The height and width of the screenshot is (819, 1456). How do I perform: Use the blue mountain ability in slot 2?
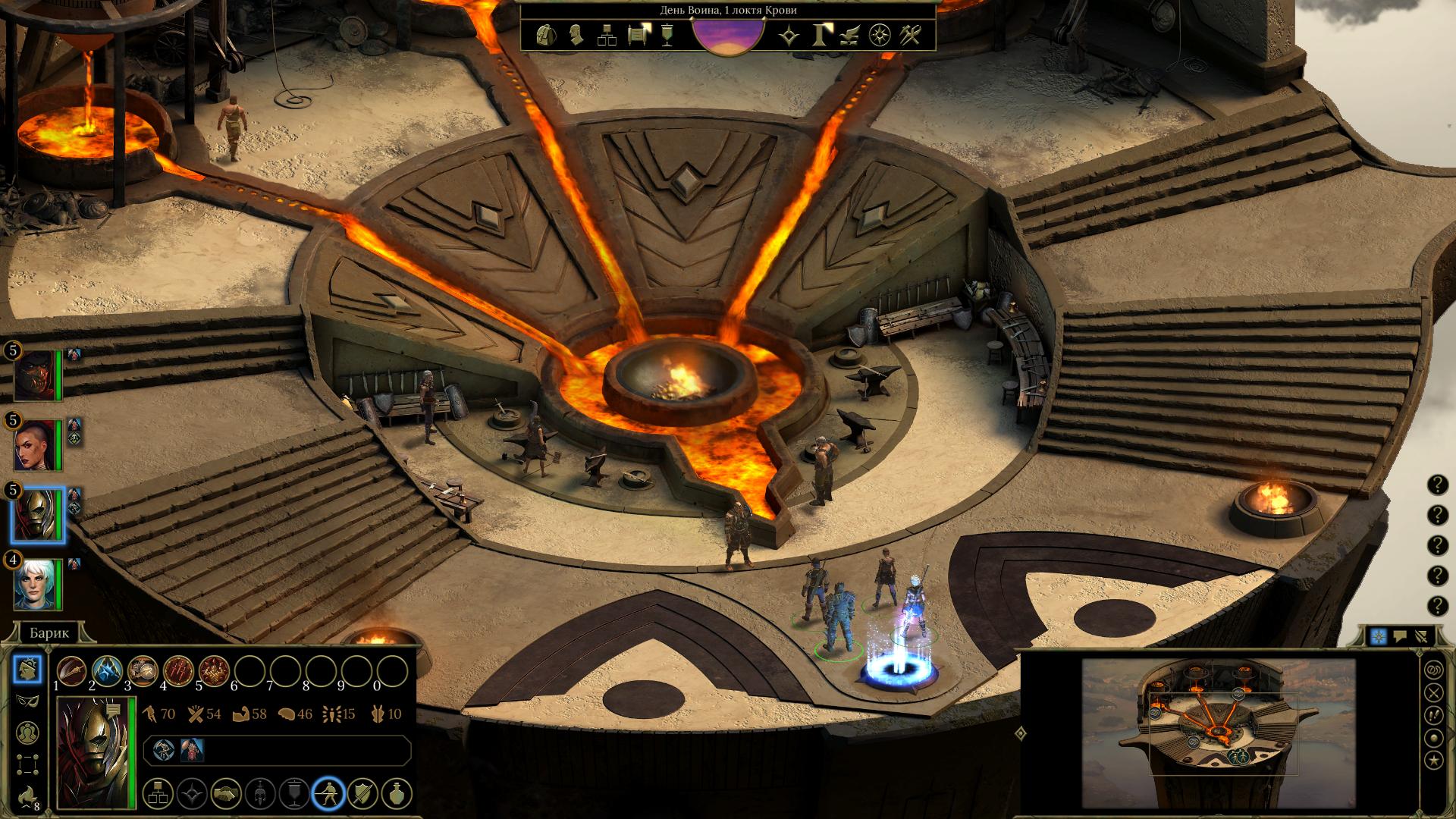click(x=107, y=670)
